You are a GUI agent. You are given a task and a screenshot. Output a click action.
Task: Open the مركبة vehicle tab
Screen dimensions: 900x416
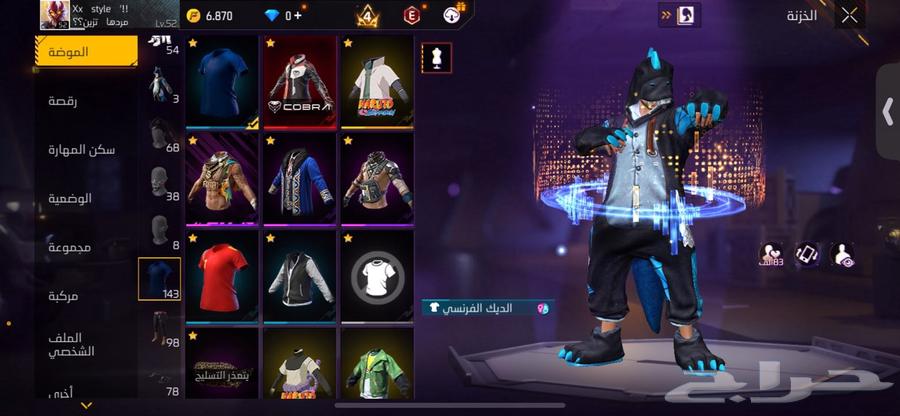tap(70, 296)
